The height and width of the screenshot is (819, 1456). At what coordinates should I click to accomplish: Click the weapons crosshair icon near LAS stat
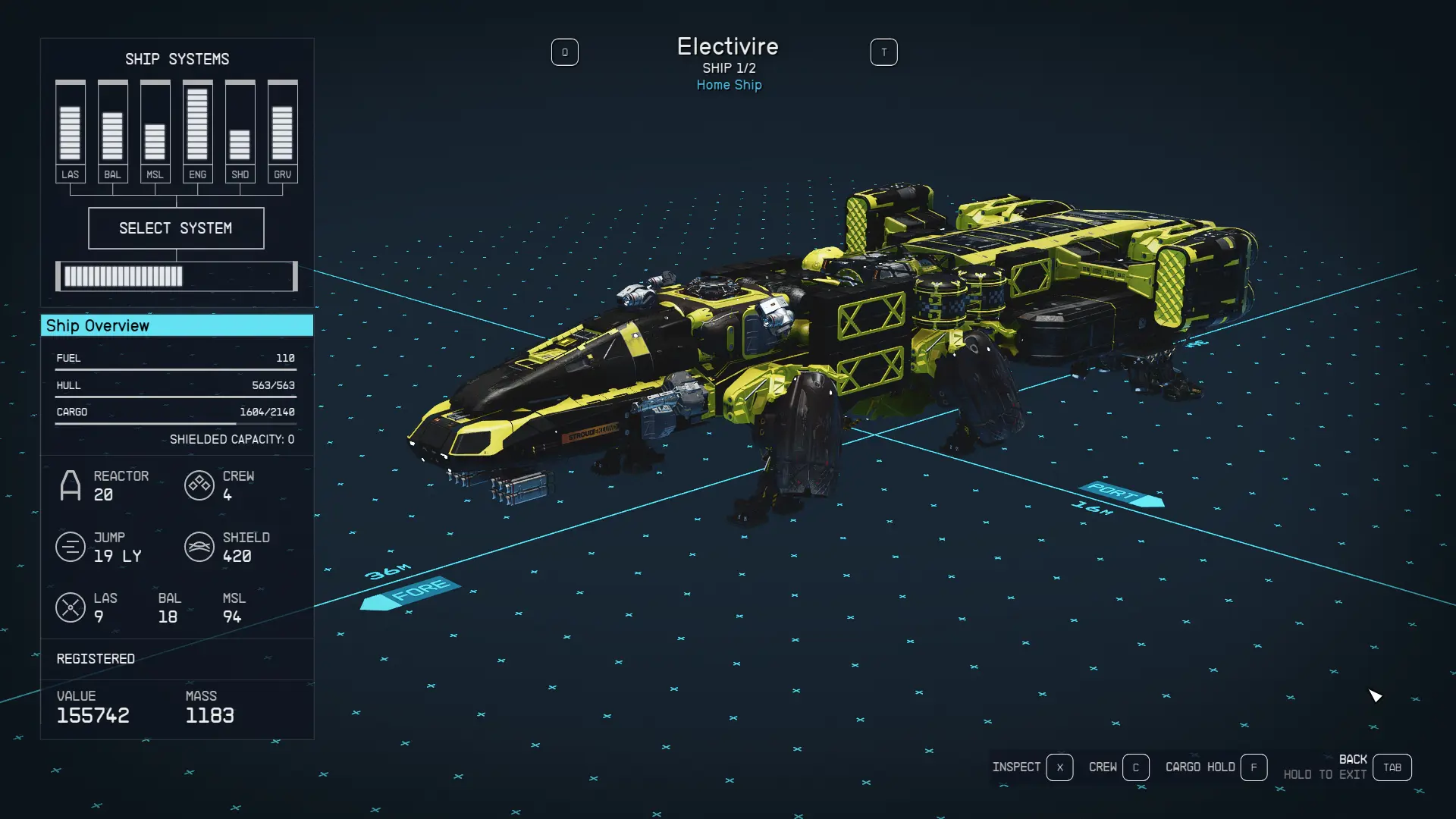coord(71,607)
